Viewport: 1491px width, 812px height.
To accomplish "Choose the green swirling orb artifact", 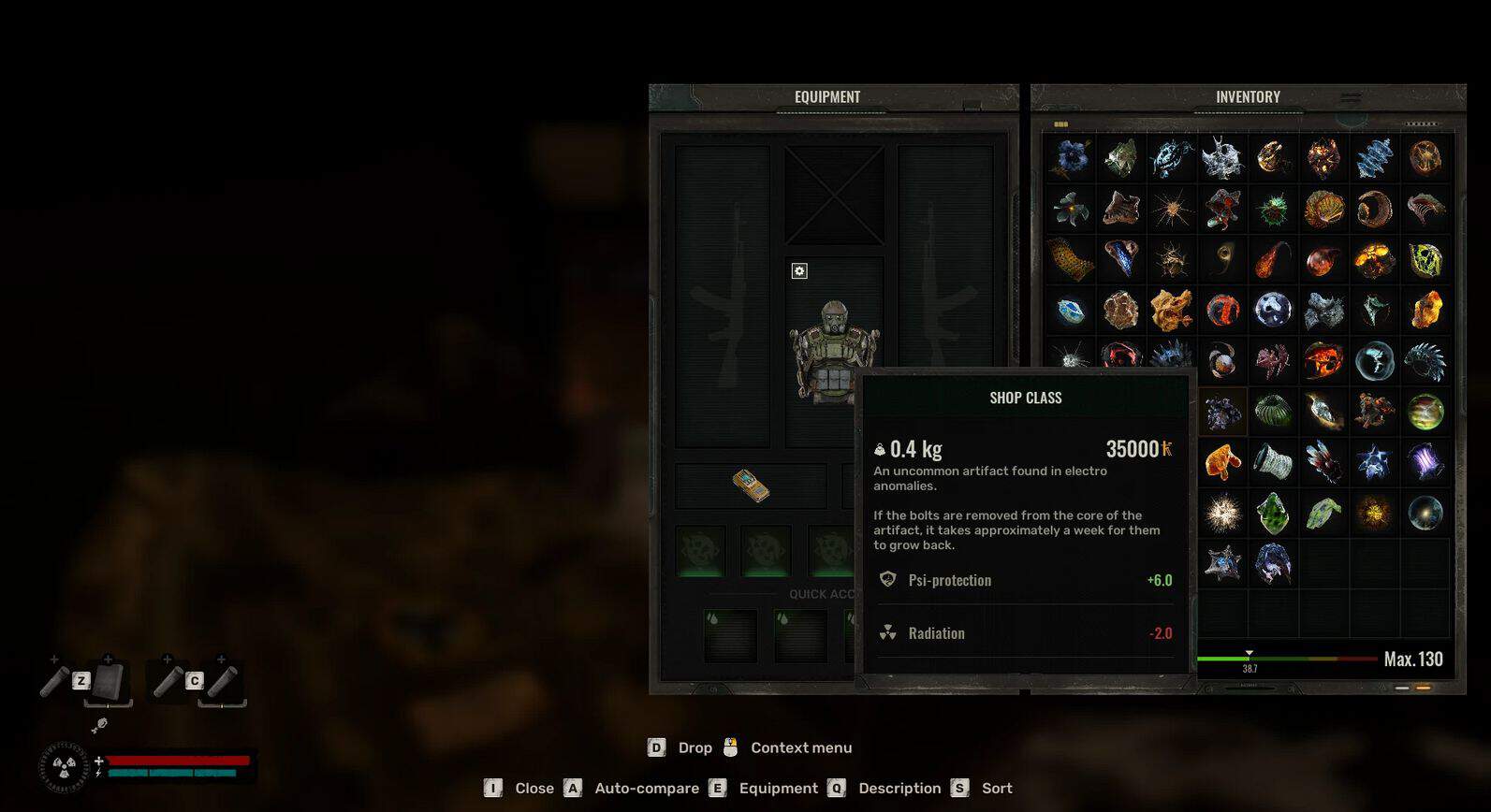I will (1425, 412).
